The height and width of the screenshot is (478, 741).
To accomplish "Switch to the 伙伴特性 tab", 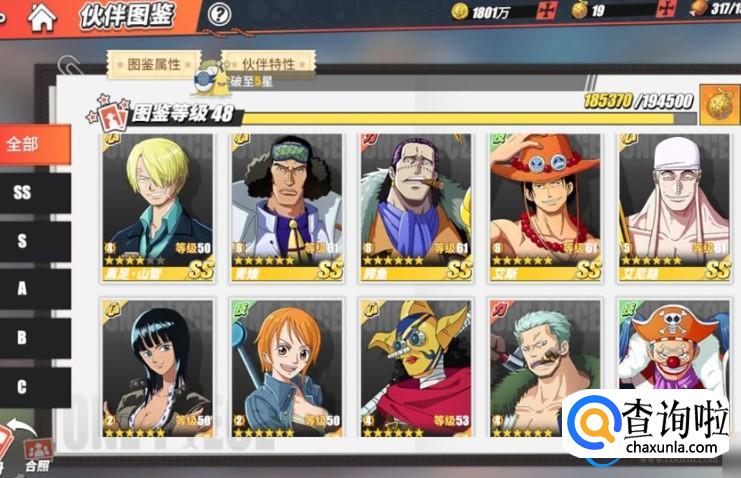I will point(269,64).
